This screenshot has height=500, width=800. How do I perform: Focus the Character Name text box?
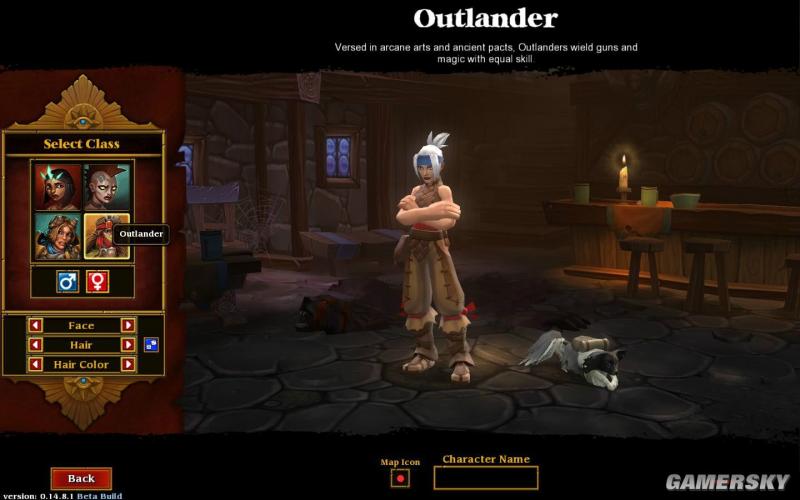click(485, 478)
